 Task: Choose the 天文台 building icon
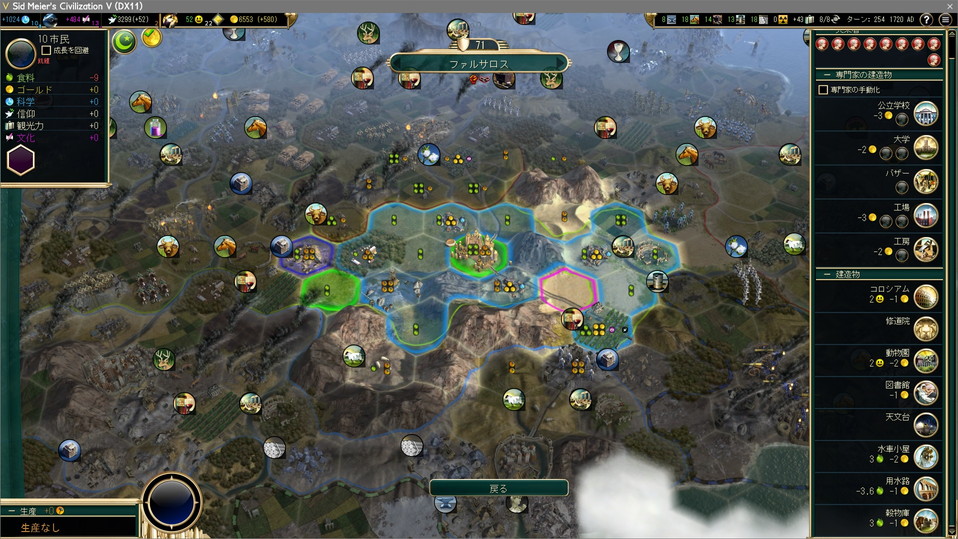coord(926,425)
